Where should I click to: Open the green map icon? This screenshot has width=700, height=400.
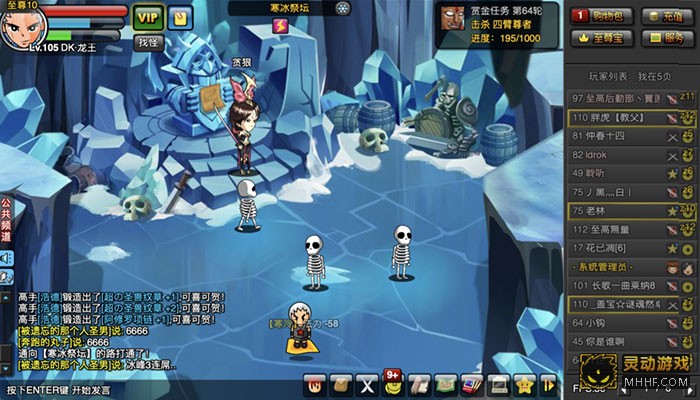point(446,385)
